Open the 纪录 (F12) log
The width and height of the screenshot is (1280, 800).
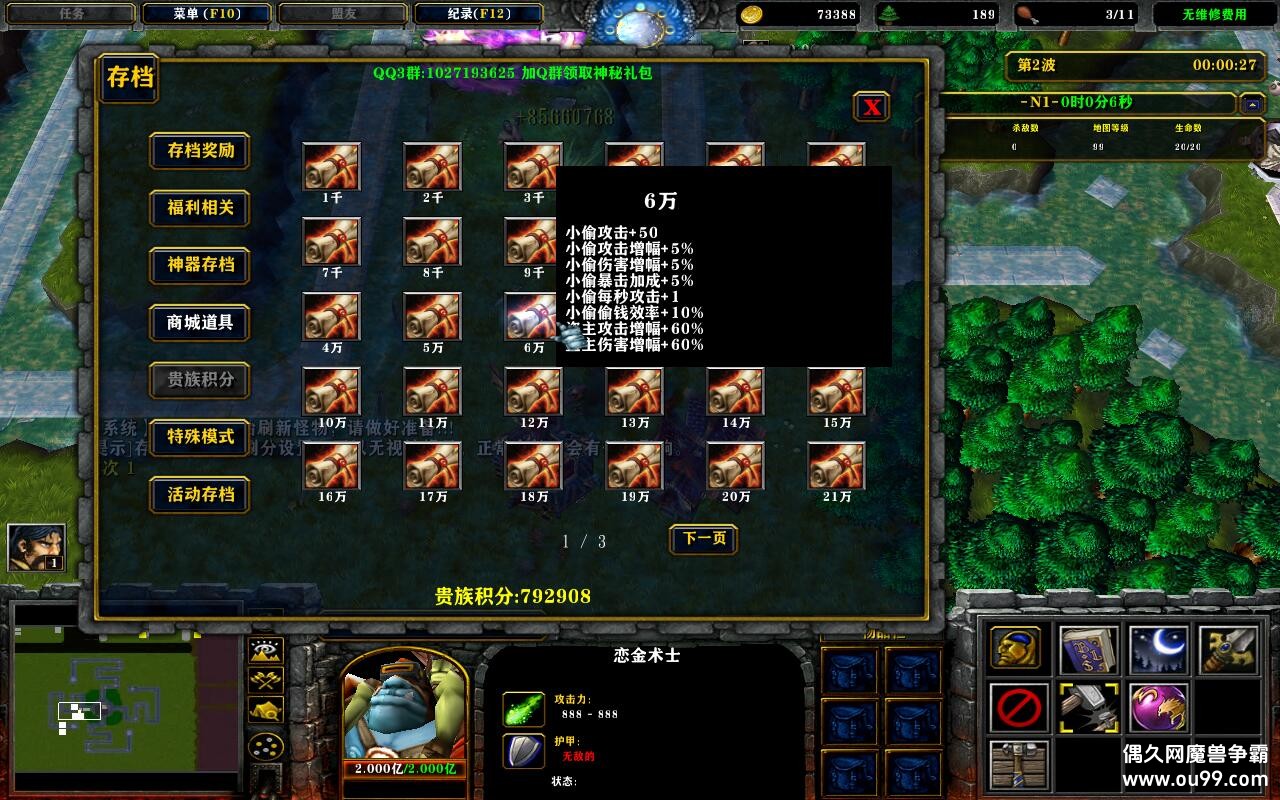pos(479,13)
